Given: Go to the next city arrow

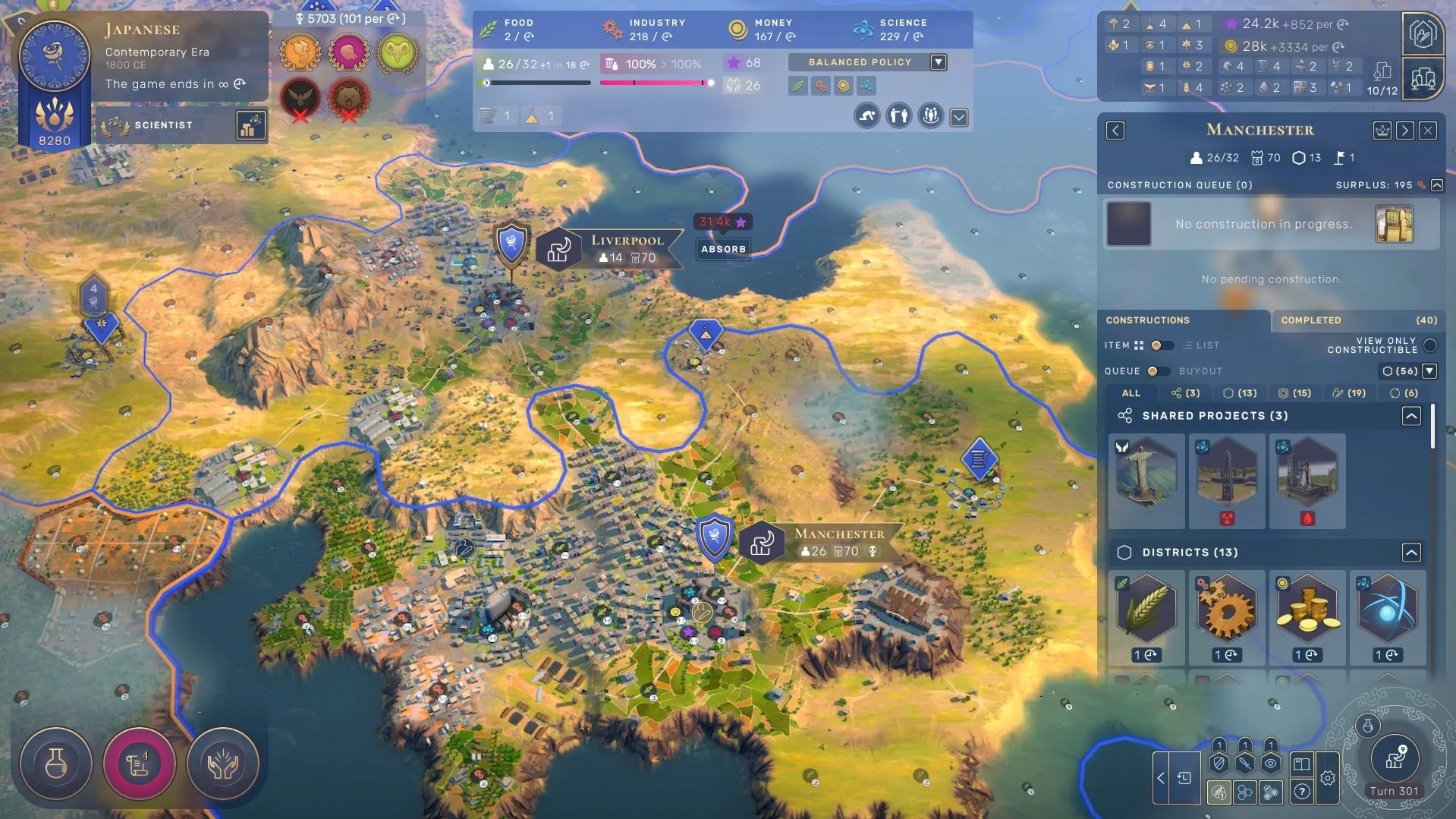Looking at the screenshot, I should click(x=1404, y=131).
